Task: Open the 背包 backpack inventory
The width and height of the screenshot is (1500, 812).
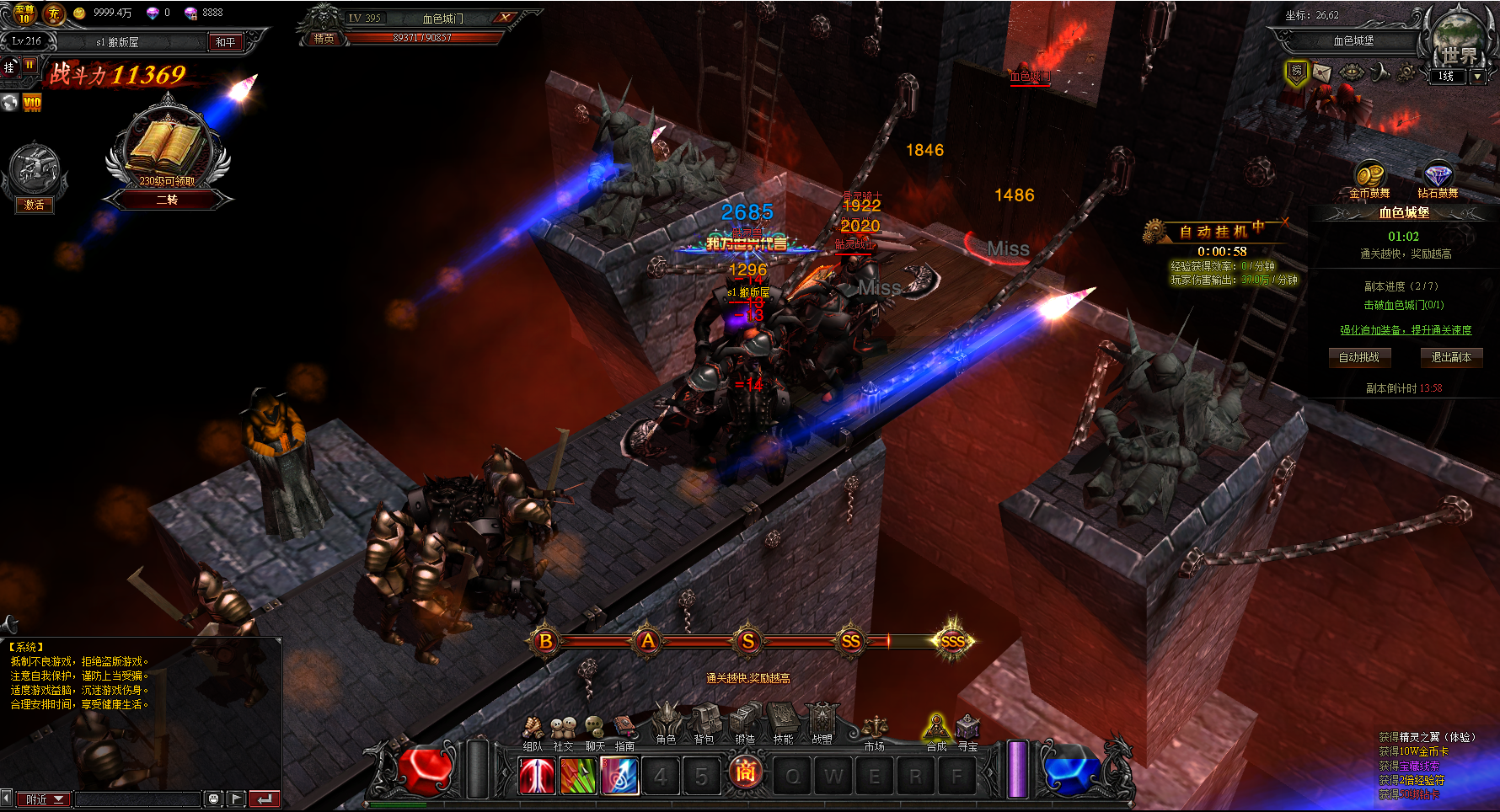Action: (x=704, y=724)
